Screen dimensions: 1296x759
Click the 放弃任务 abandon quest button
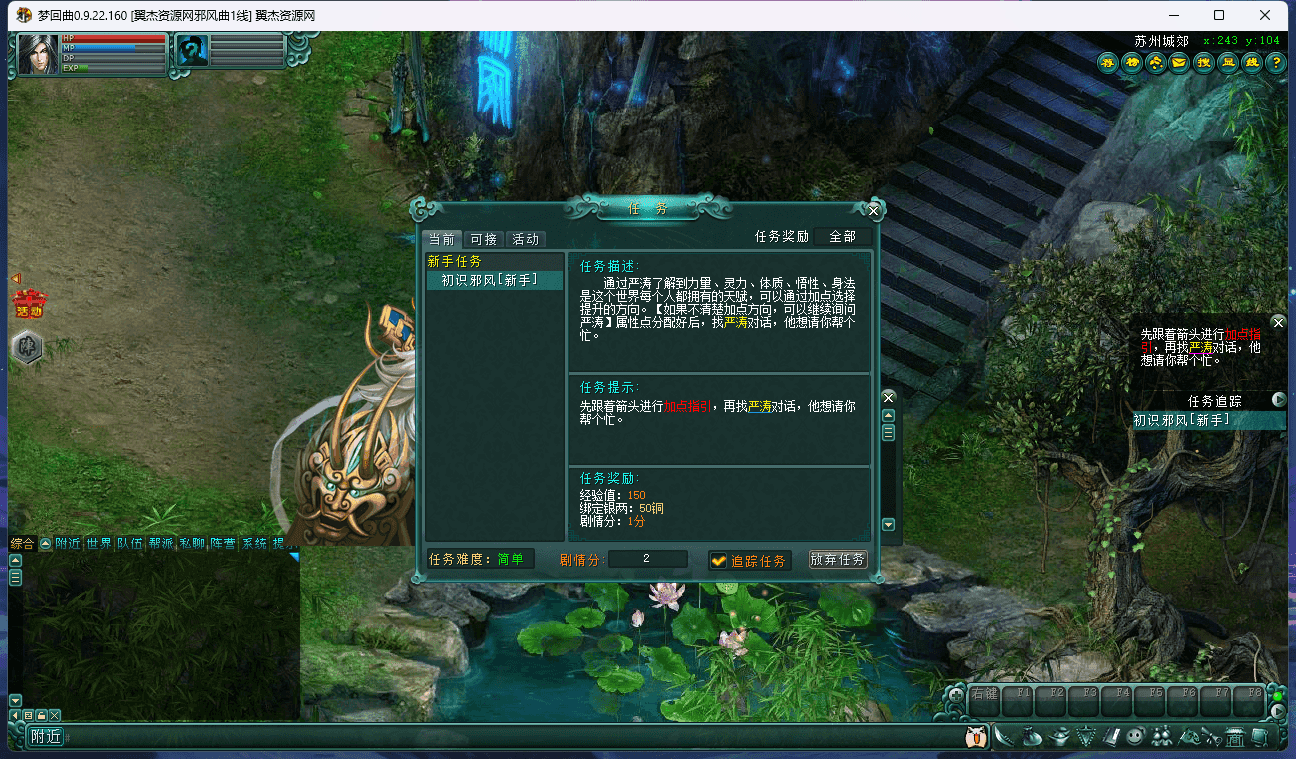(x=838, y=560)
